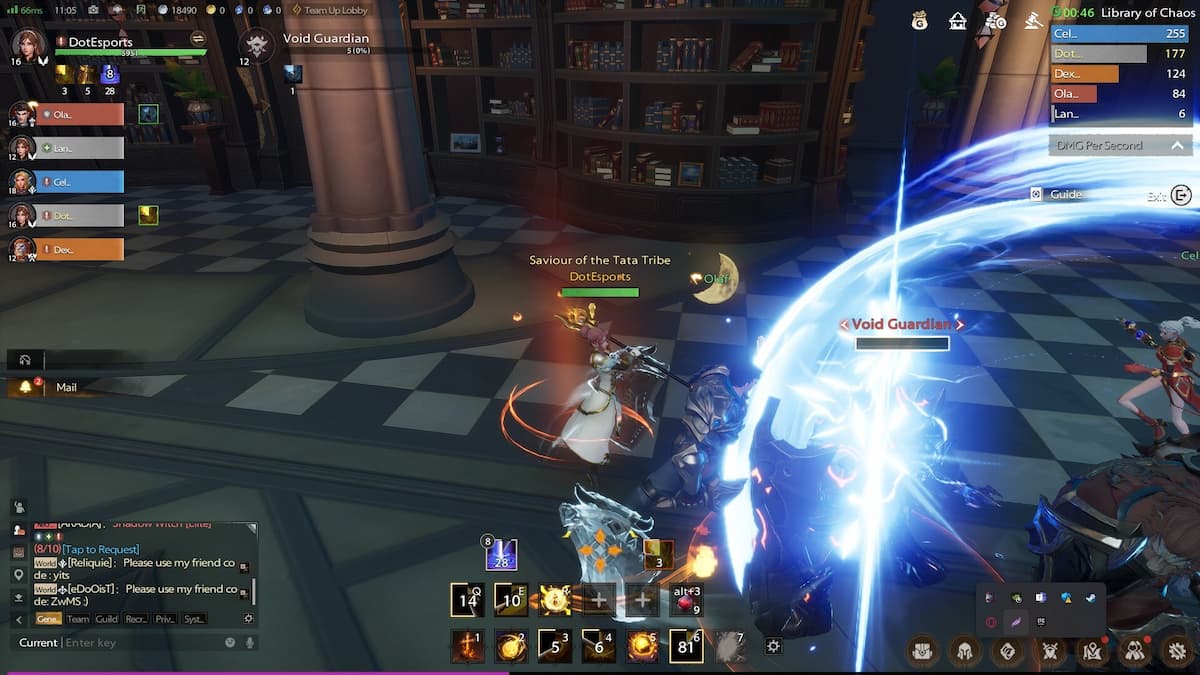
Task: Use the red potion quick slot
Action: (687, 600)
